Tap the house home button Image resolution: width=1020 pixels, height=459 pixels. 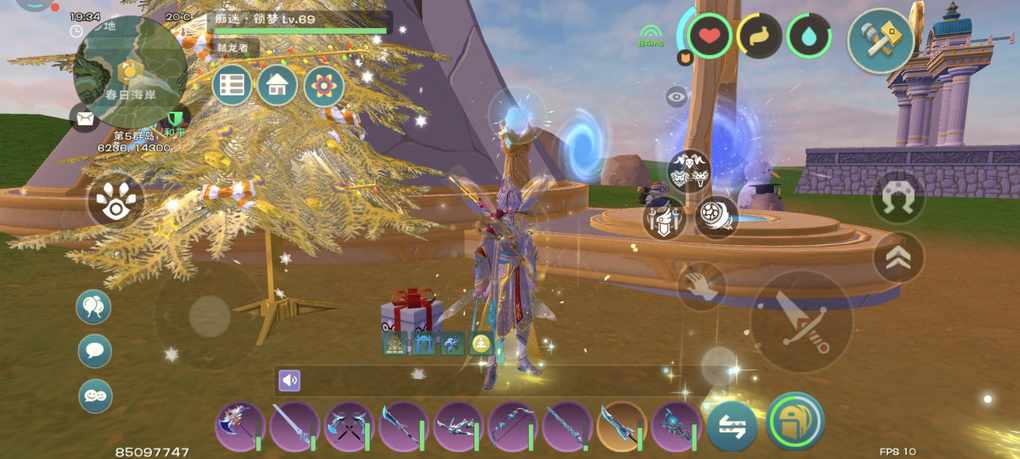pyautogui.click(x=277, y=86)
